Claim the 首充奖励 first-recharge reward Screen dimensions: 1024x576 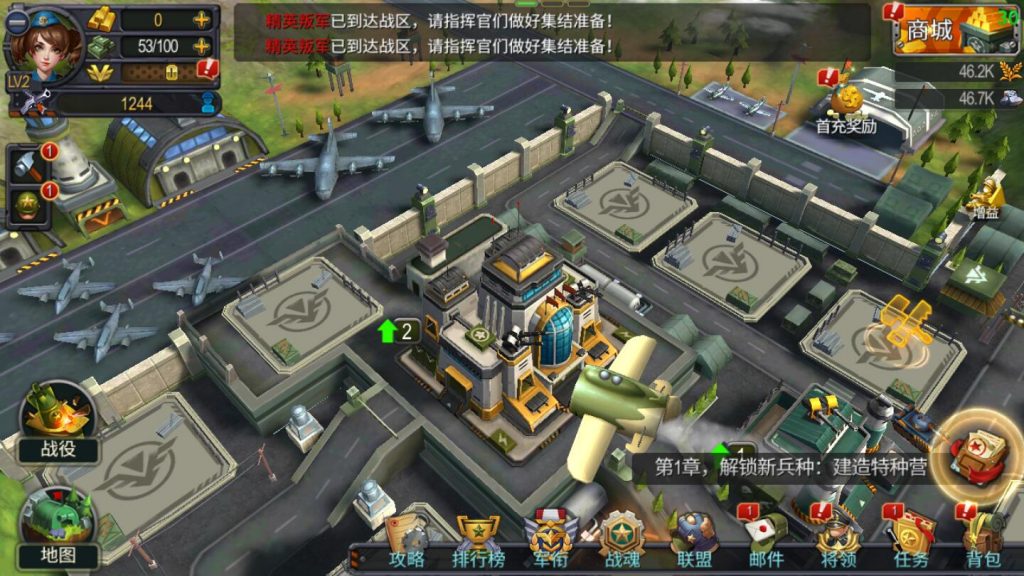coord(845,107)
